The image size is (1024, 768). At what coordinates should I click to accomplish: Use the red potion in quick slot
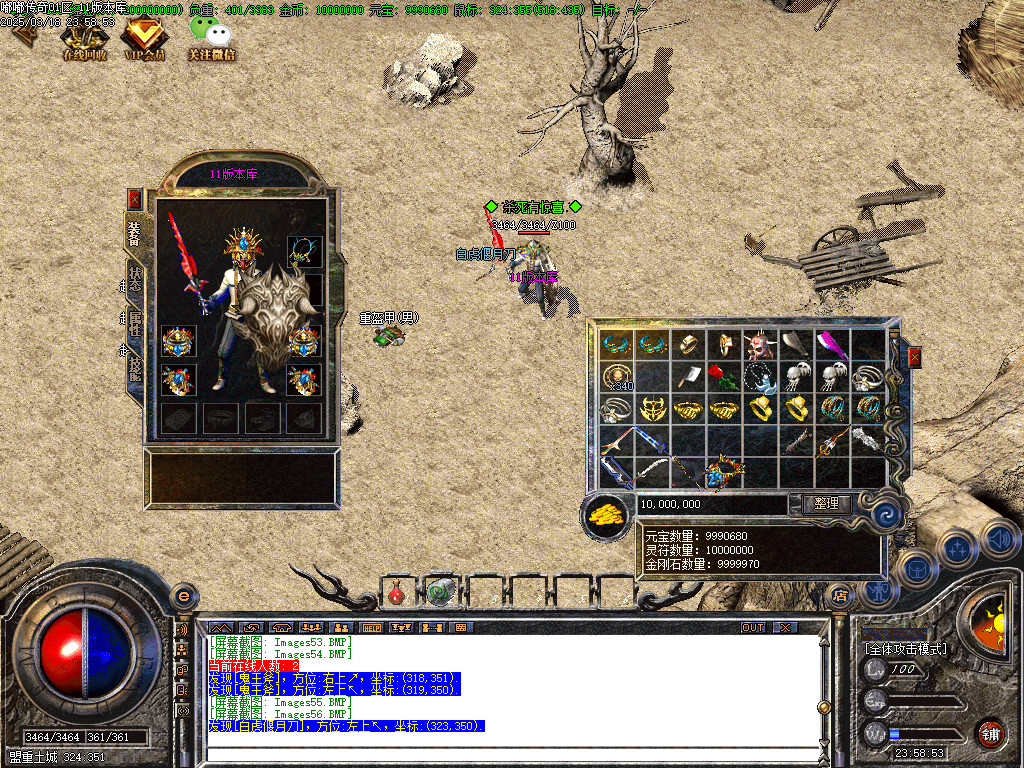click(x=396, y=593)
